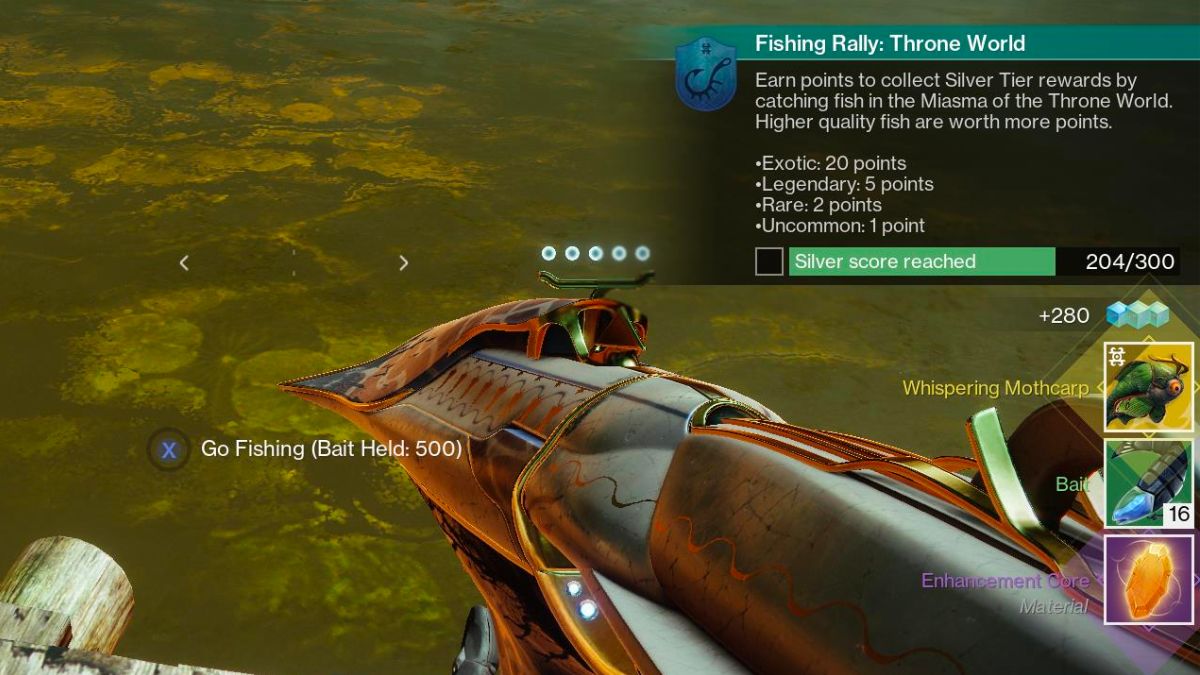1200x675 pixels.
Task: Click the glimmer cubes currency icon
Action: [x=1137, y=315]
